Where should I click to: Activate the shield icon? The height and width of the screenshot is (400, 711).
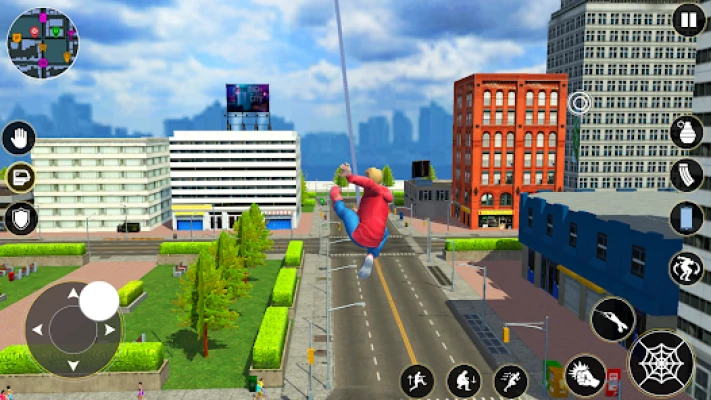(19, 218)
